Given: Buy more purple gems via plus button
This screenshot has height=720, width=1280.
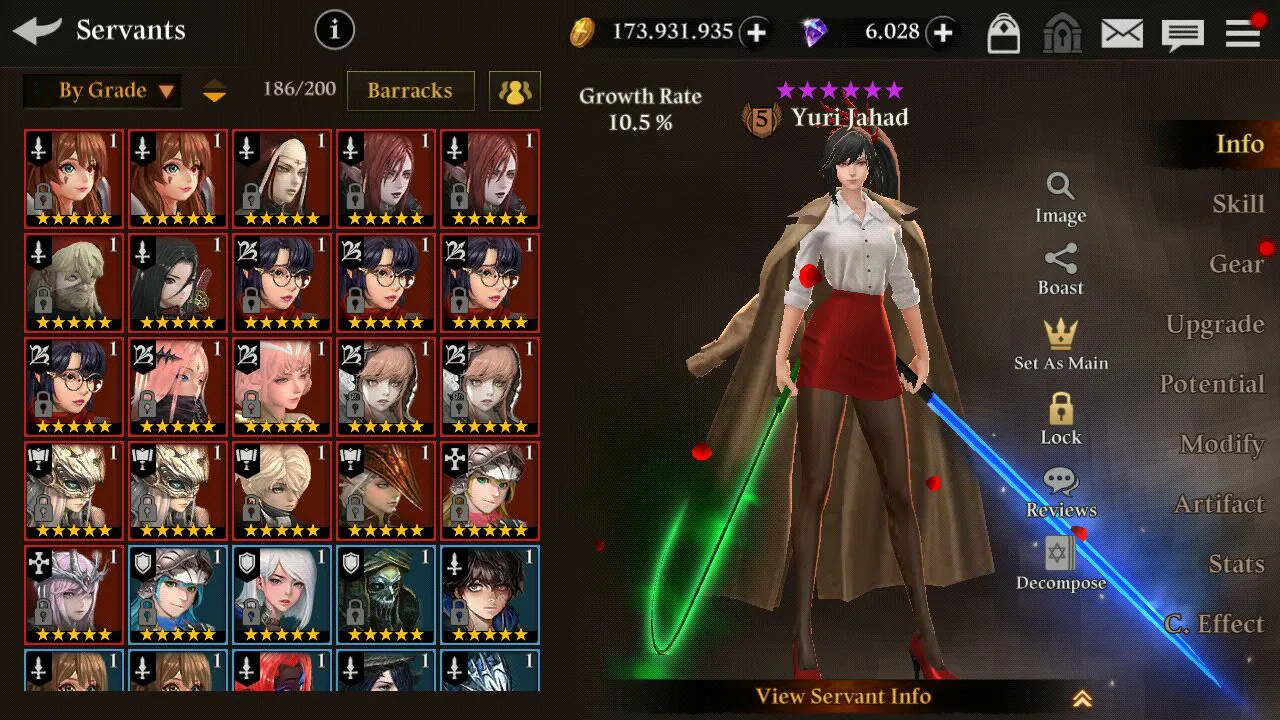Looking at the screenshot, I should click(x=942, y=33).
